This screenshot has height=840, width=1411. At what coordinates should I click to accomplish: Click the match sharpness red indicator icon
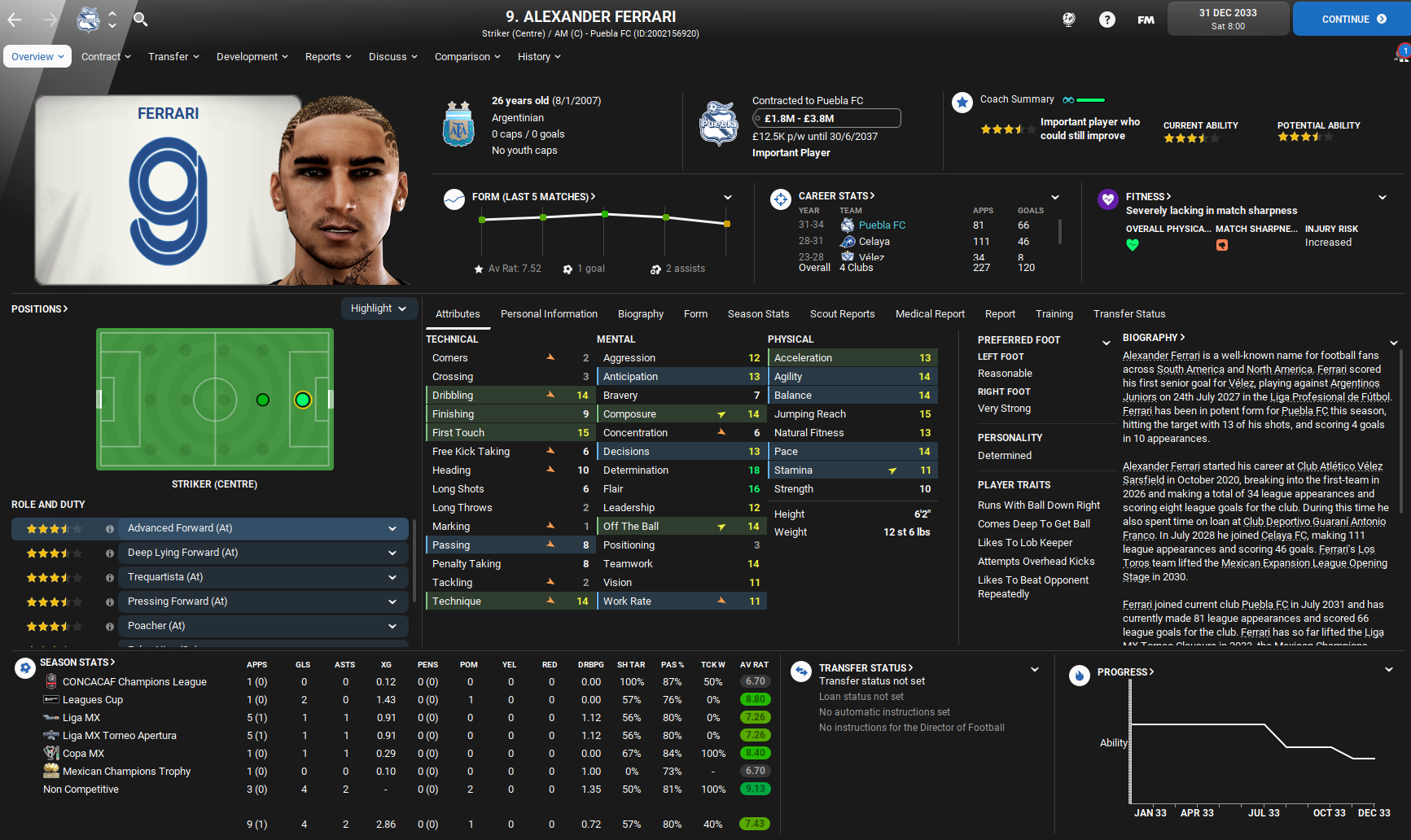[1222, 244]
